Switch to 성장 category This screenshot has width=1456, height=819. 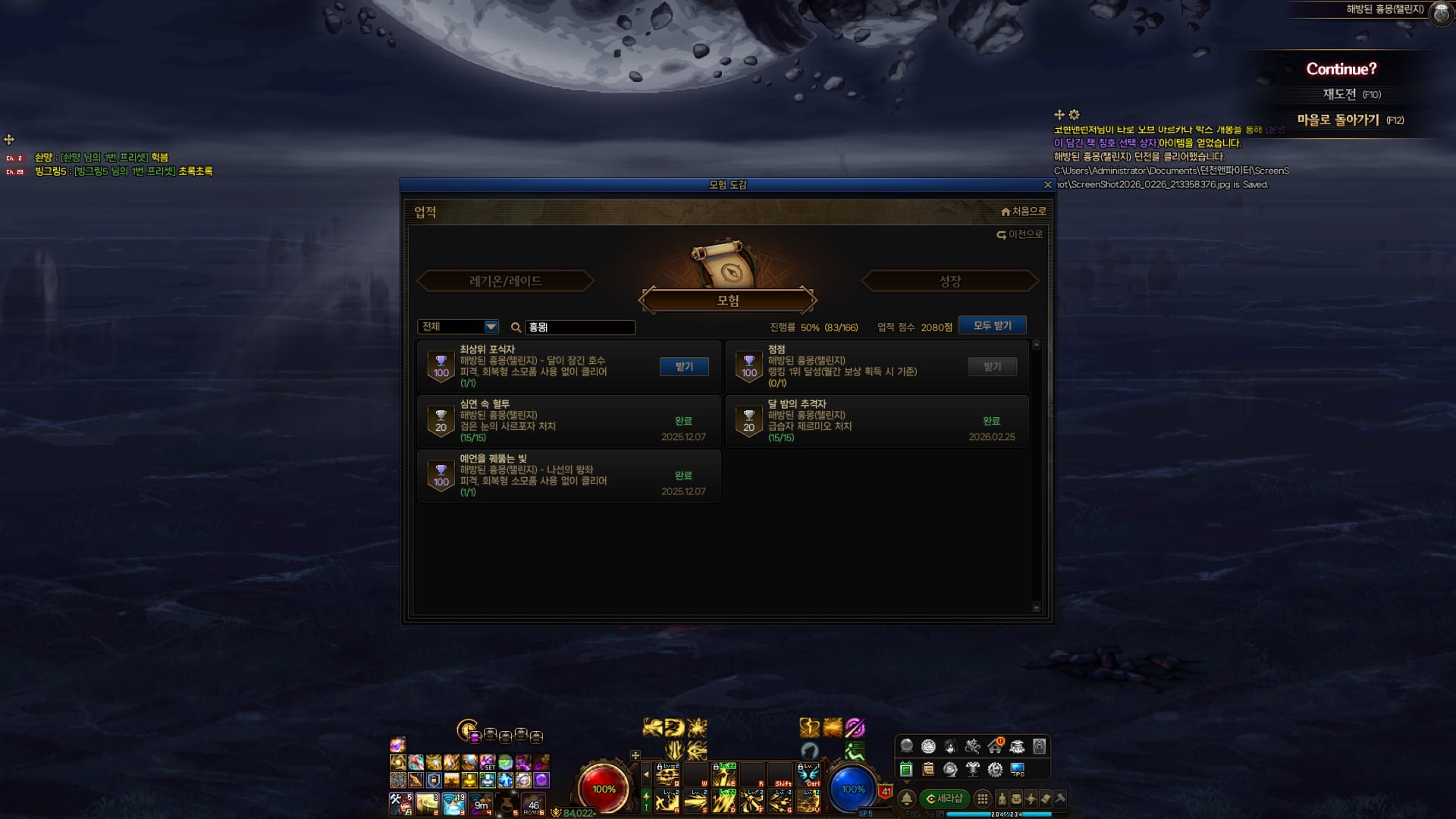pos(949,281)
